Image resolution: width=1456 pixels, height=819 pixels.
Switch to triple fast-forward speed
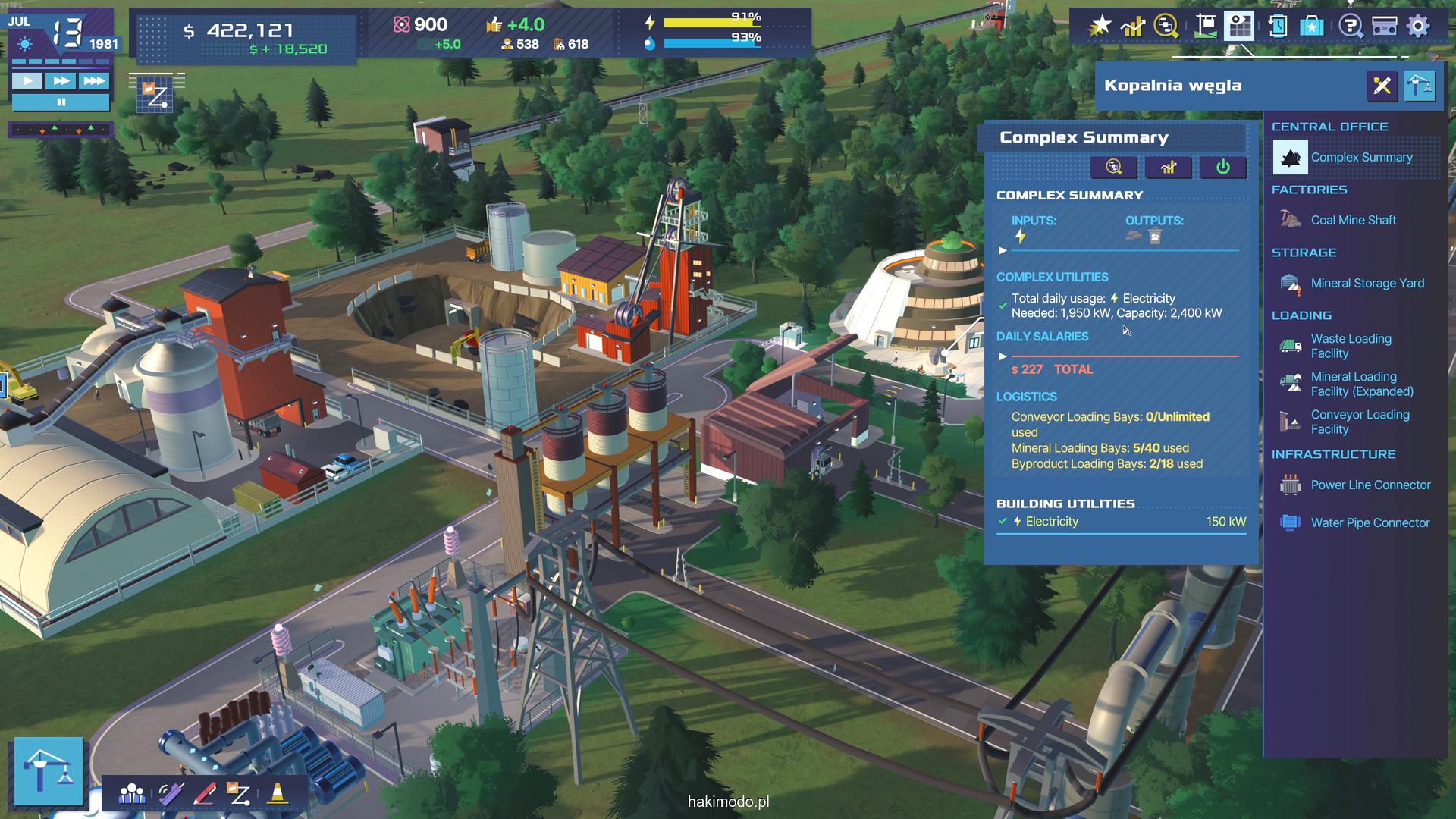(x=94, y=81)
